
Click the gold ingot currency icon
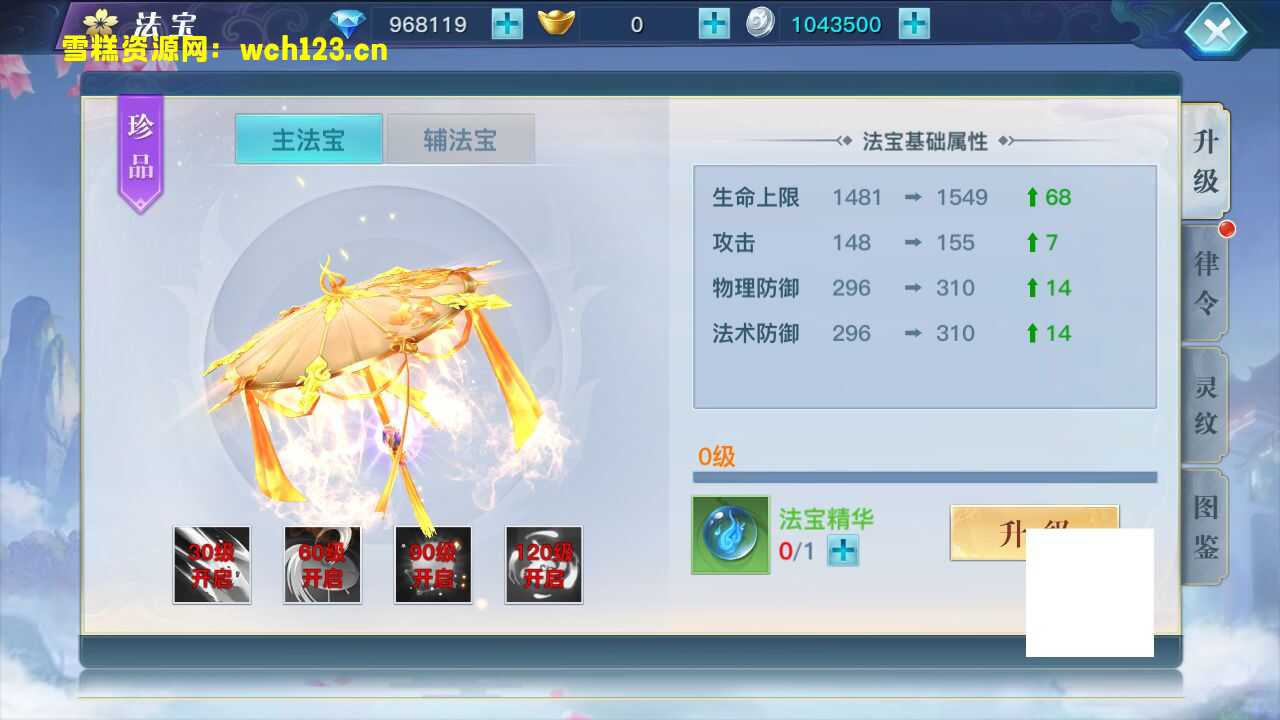tap(557, 22)
